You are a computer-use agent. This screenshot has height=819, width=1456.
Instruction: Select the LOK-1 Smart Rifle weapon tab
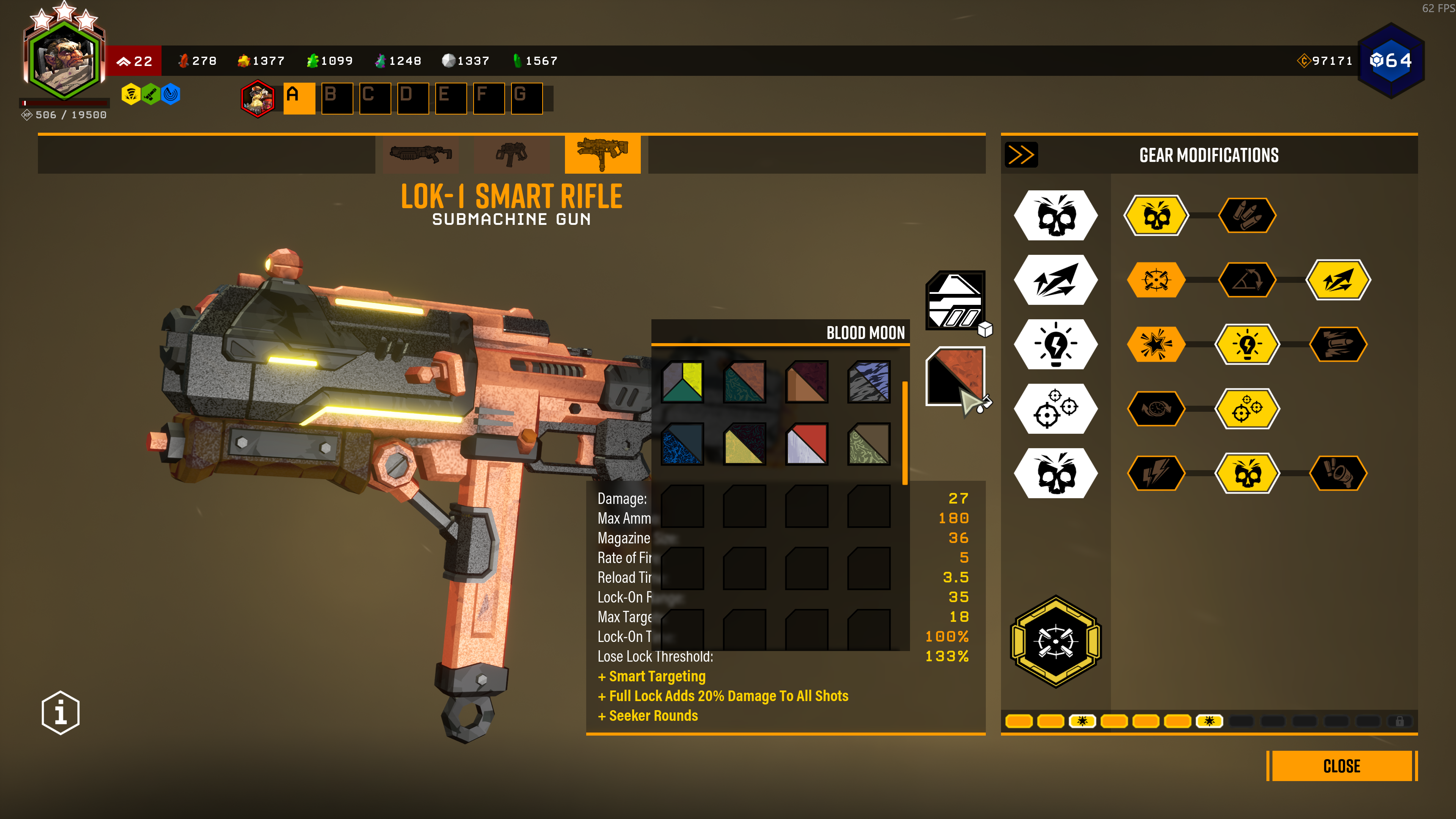pos(602,154)
